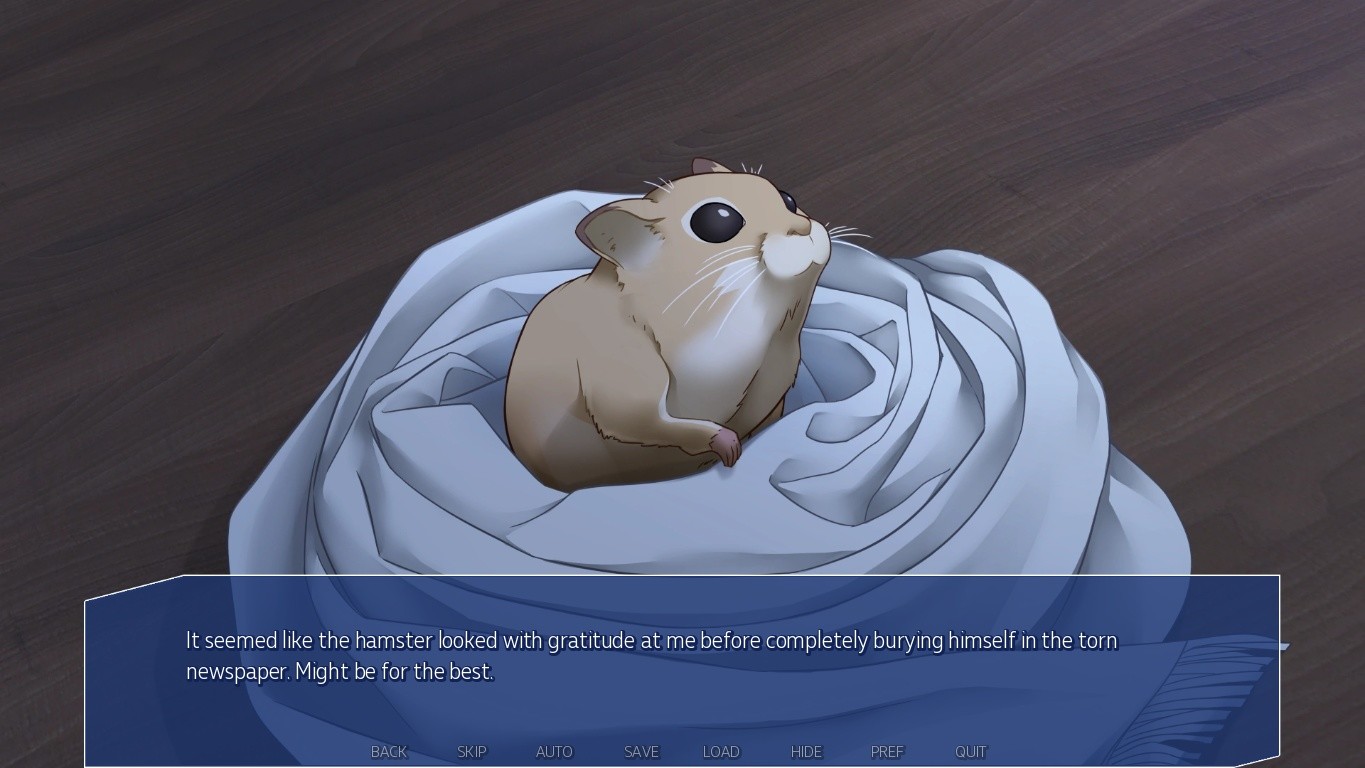This screenshot has height=768, width=1365.
Task: Open PREF preferences screen
Action: pos(887,752)
